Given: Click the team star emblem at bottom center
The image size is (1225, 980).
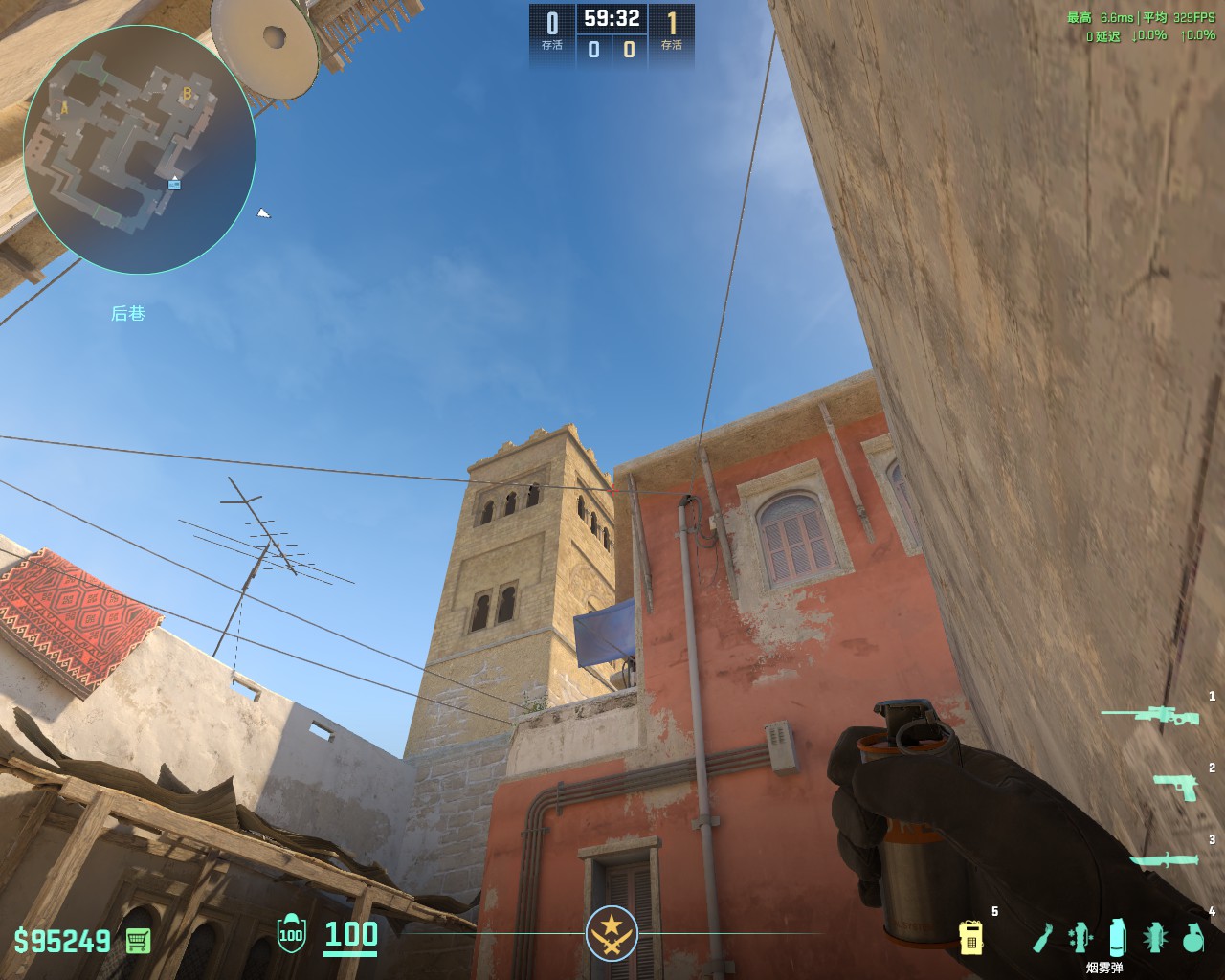Looking at the screenshot, I should (x=612, y=934).
